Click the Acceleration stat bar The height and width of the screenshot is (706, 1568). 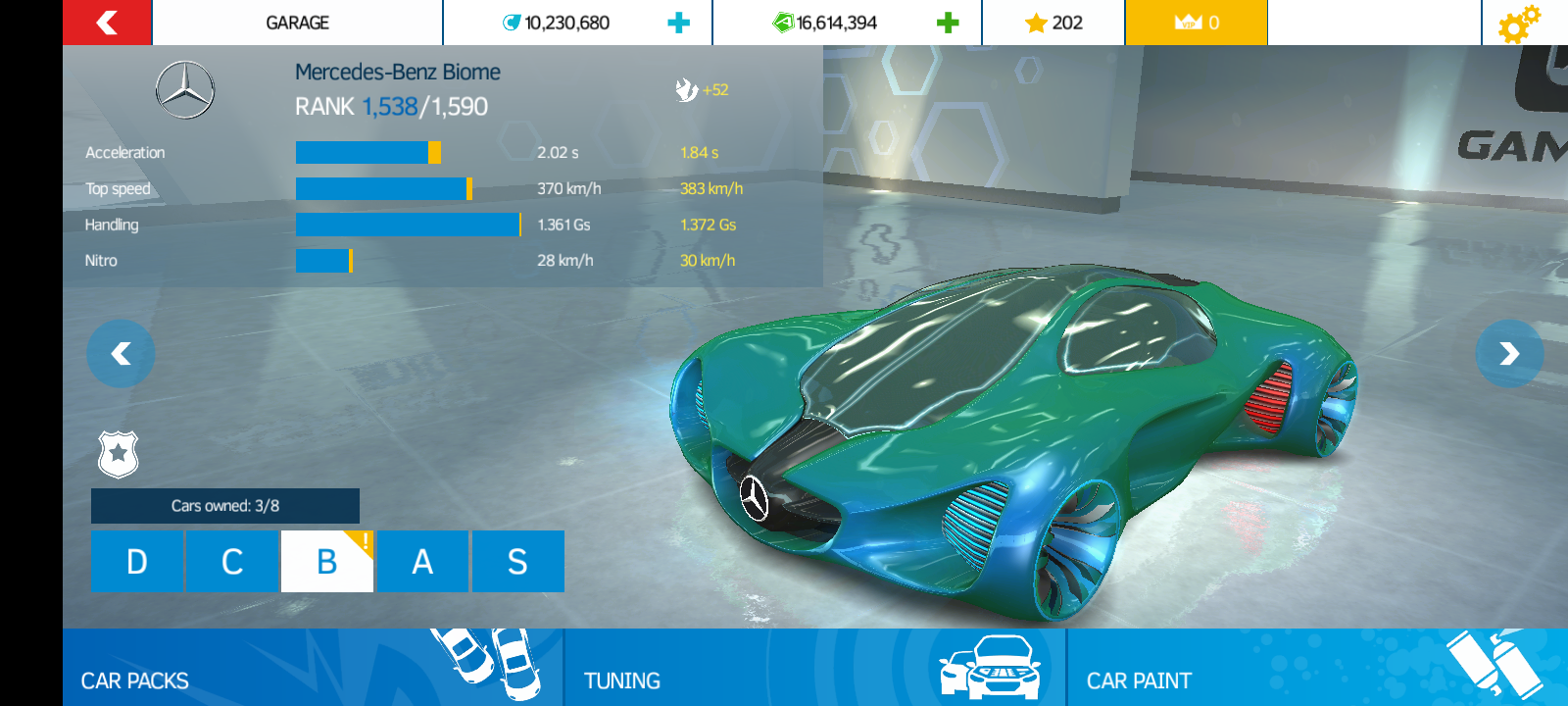click(x=367, y=152)
